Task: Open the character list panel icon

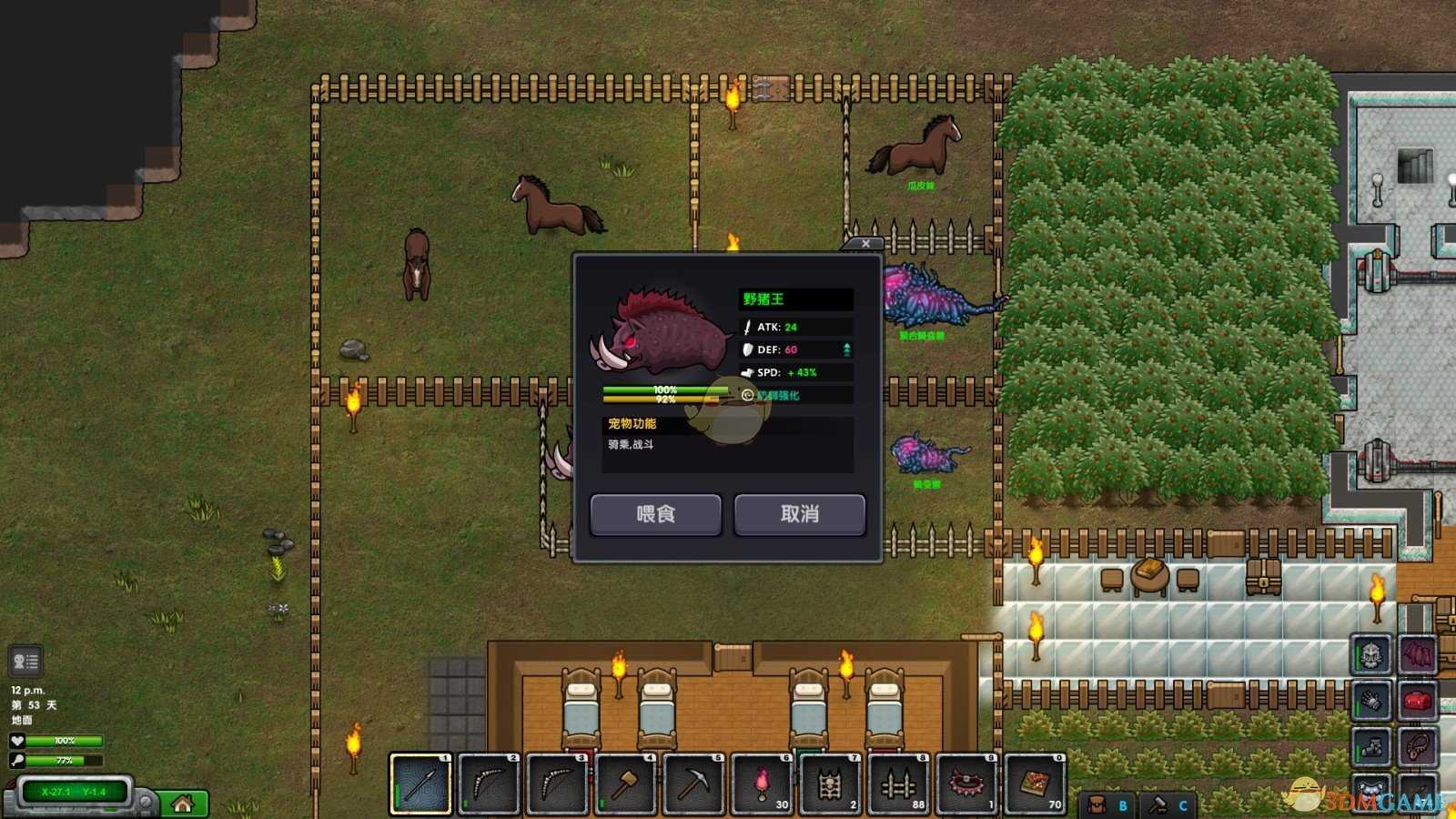Action: point(25,661)
